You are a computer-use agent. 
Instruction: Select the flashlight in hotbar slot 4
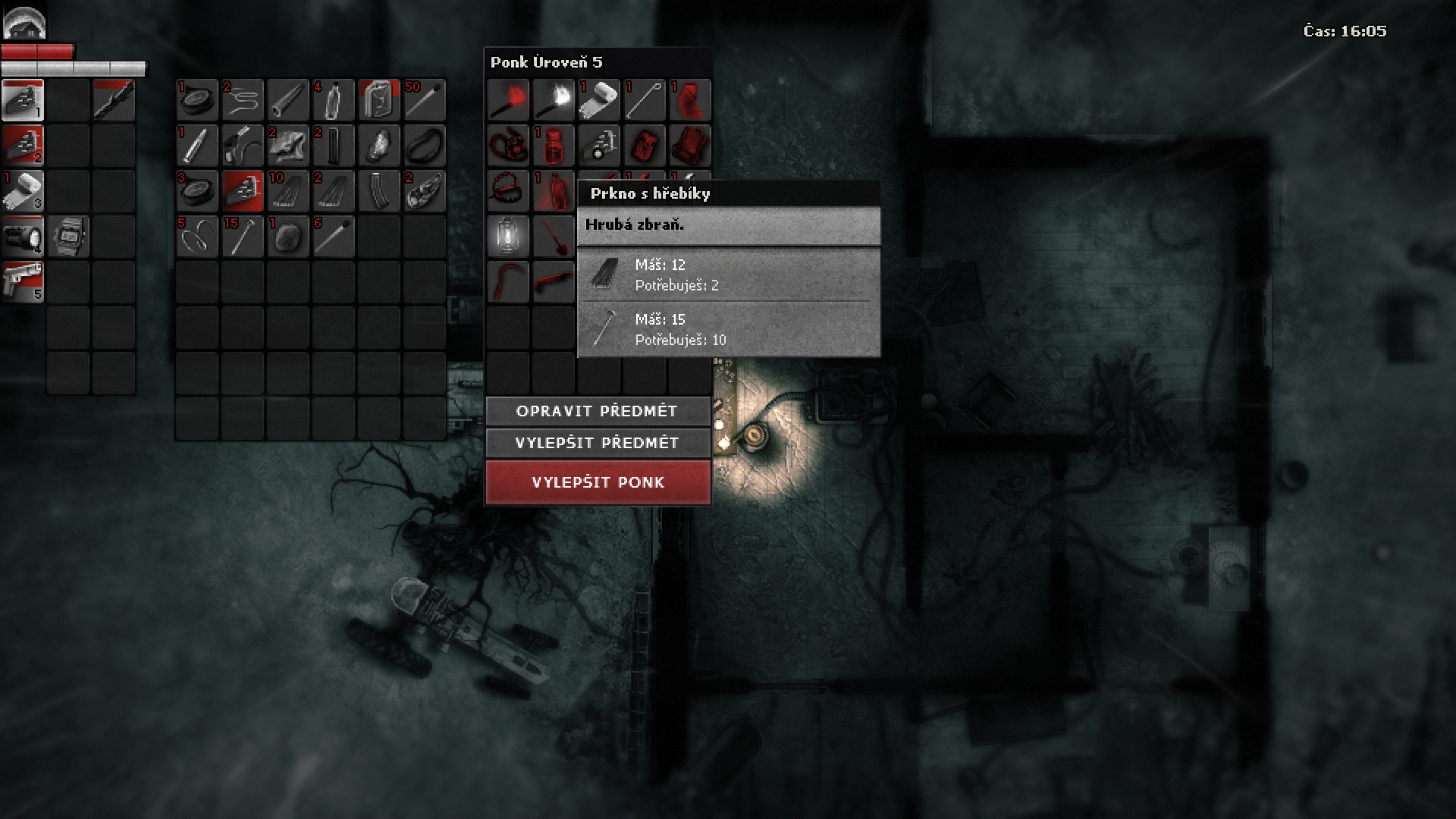coord(23,236)
